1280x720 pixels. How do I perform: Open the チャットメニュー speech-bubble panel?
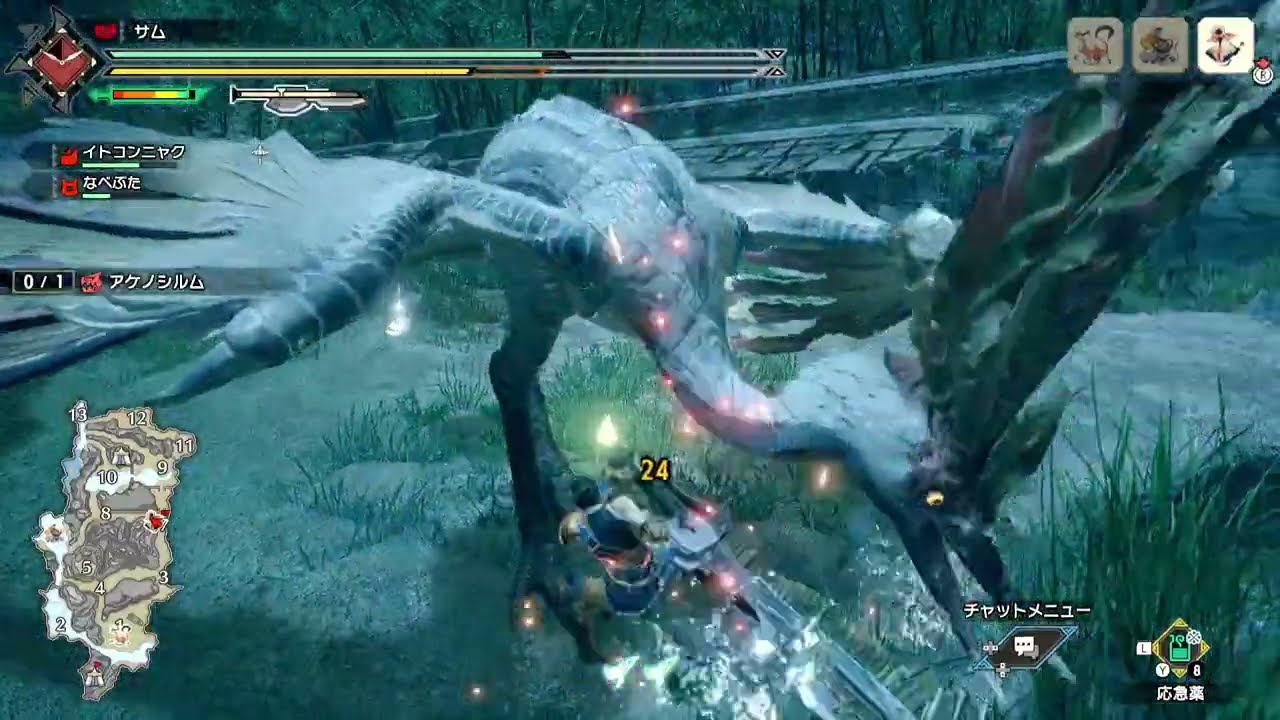[x=1024, y=646]
